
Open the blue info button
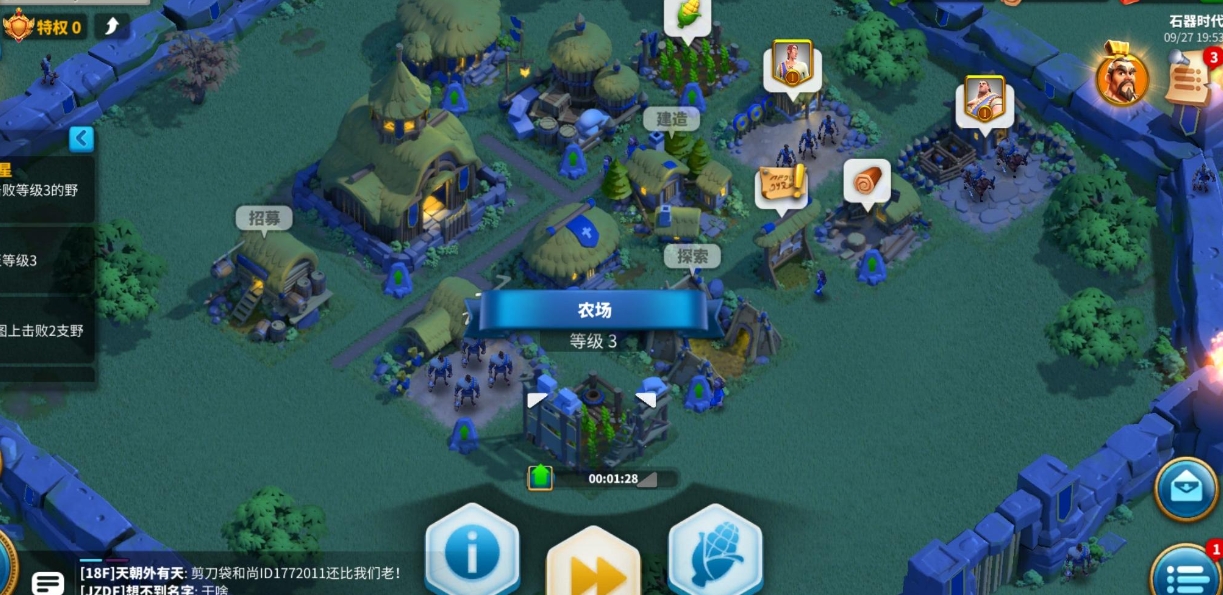(x=472, y=553)
